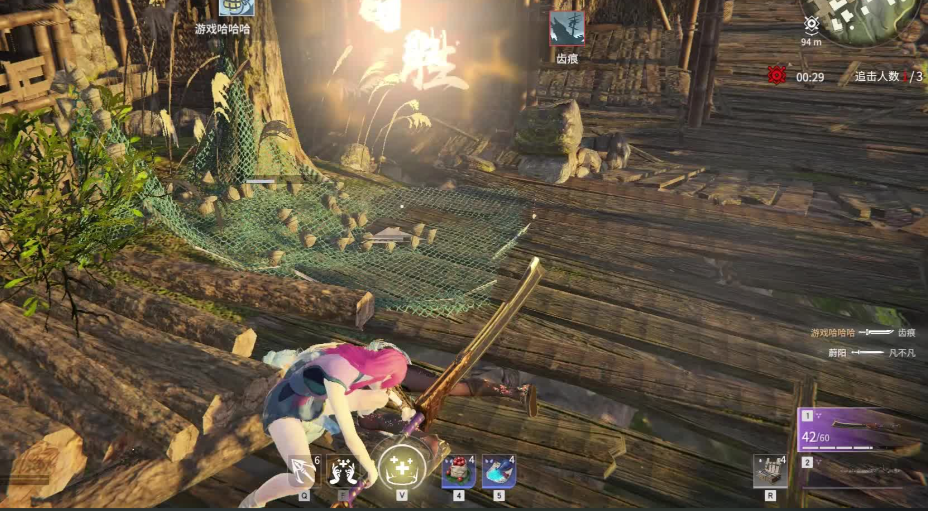Select the red bounty target icon

coord(776,75)
